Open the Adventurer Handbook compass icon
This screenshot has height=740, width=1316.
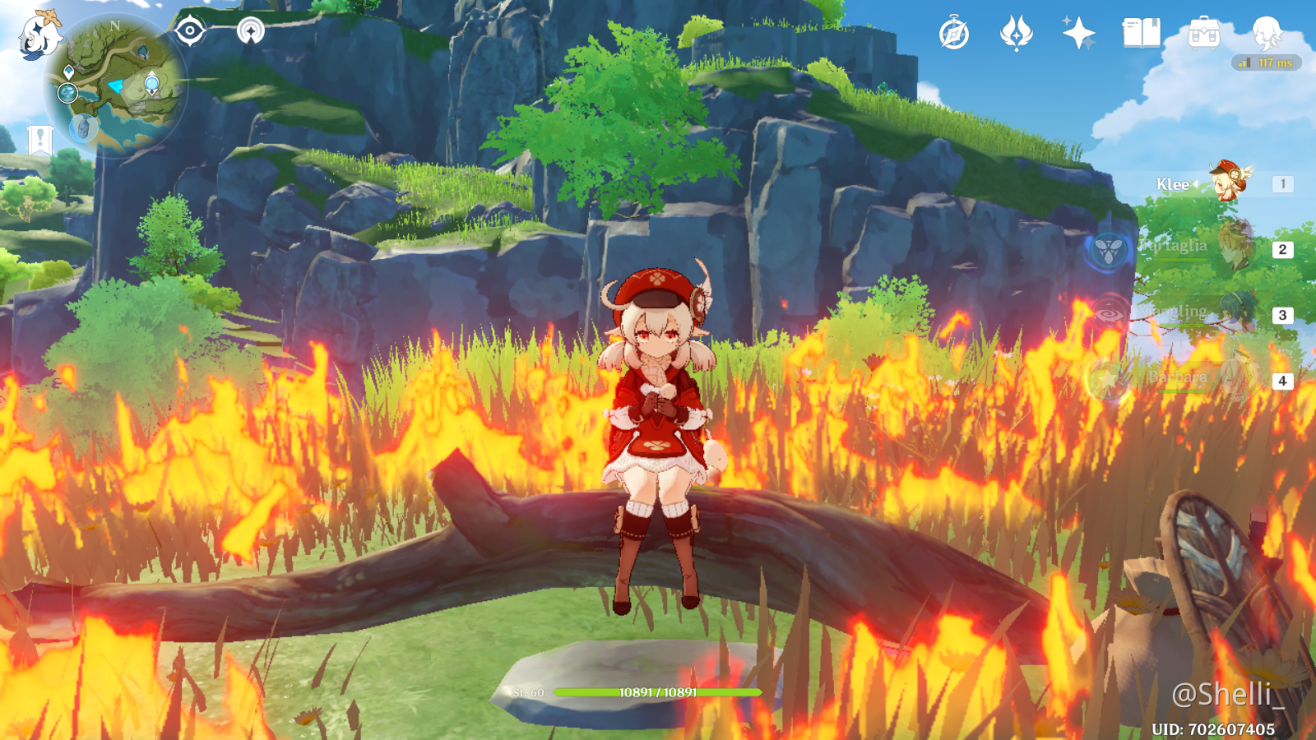click(954, 33)
